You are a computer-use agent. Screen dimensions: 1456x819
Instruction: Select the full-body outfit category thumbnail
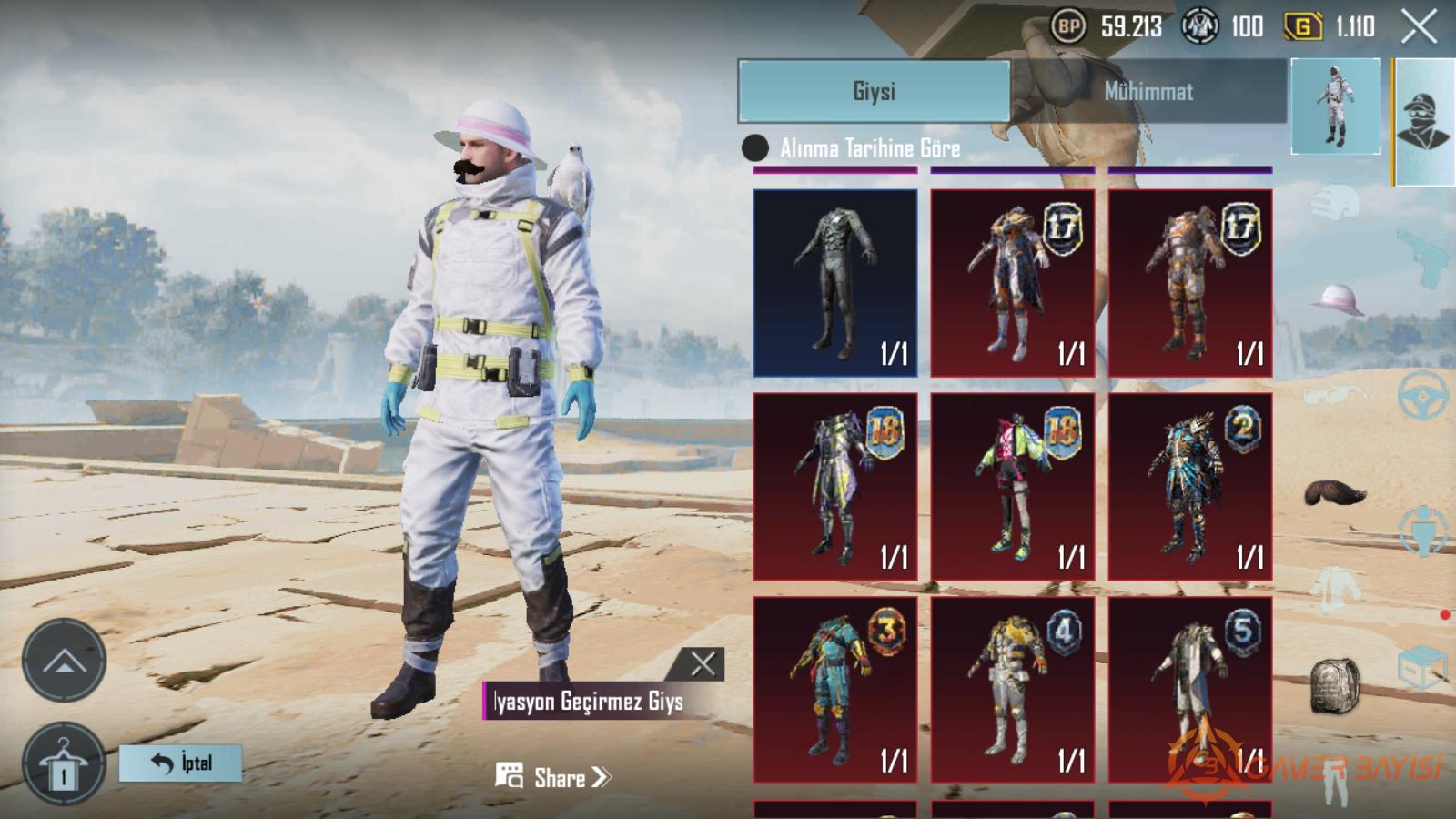pos(1335,106)
